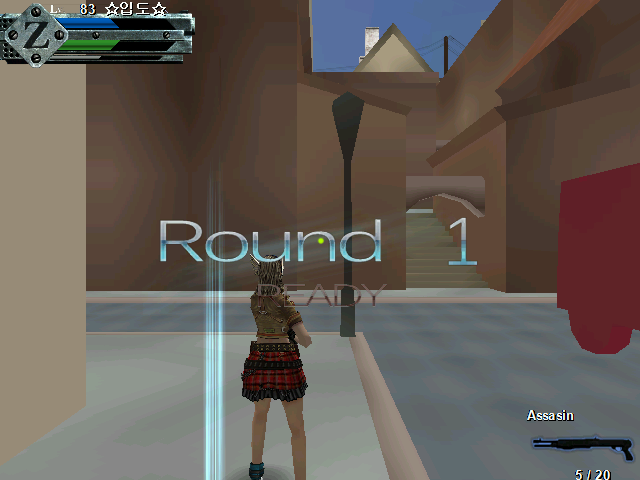The height and width of the screenshot is (480, 640).
Task: Click the Z emblem badge
Action: (x=35, y=34)
